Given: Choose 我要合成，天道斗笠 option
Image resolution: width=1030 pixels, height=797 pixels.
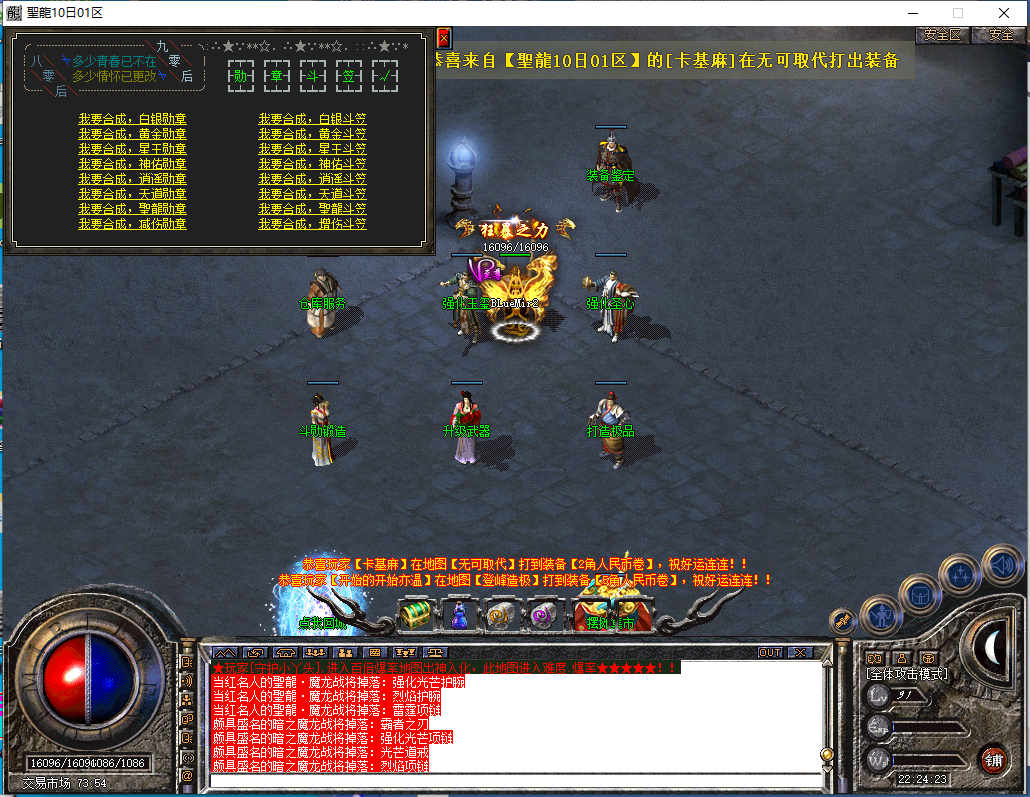Looking at the screenshot, I should coord(312,194).
